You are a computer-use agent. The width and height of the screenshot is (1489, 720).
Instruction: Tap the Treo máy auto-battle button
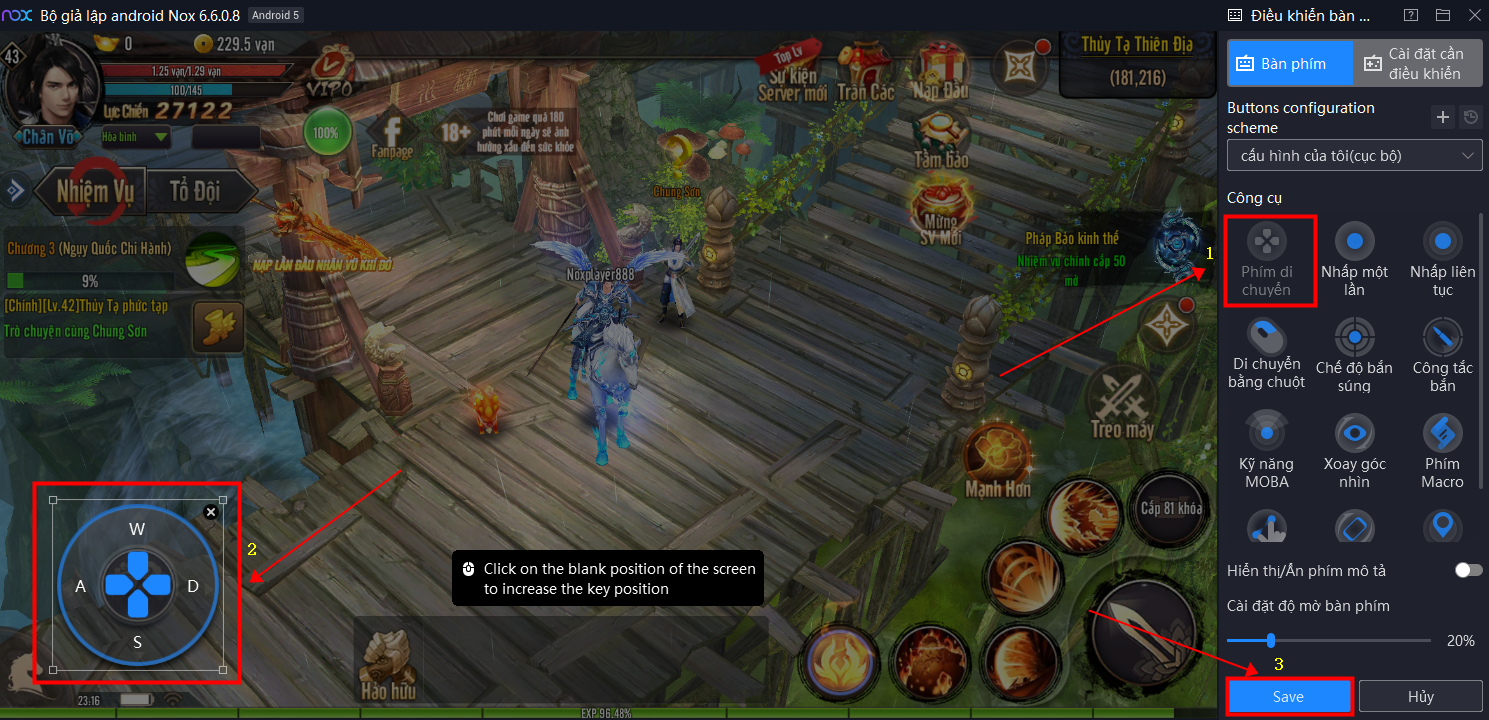click(x=1122, y=405)
